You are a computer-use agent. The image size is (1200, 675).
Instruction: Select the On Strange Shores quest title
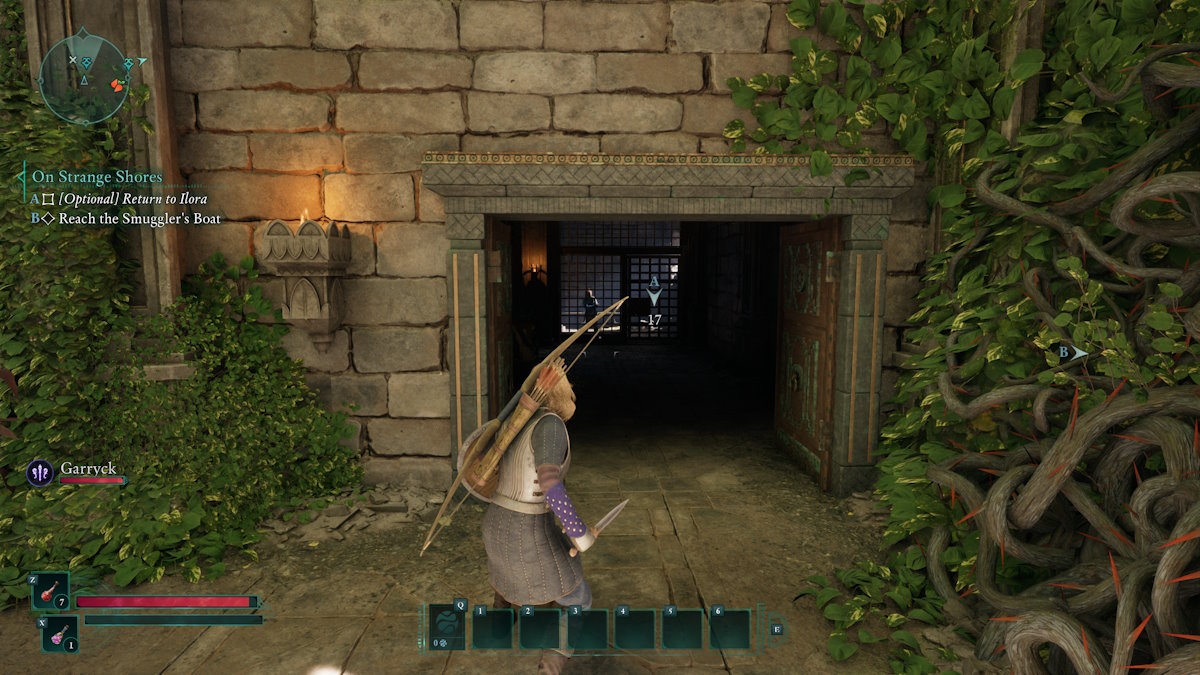coord(96,177)
